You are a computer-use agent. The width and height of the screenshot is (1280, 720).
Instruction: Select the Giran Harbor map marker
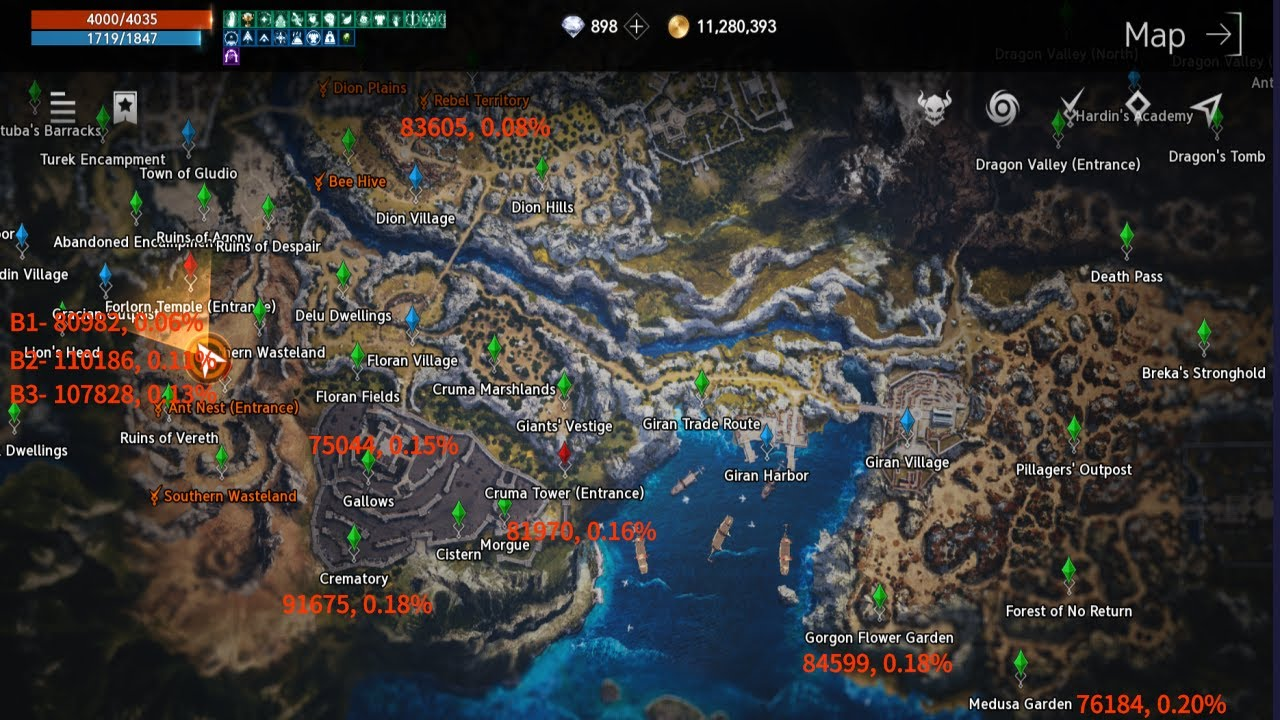click(766, 439)
